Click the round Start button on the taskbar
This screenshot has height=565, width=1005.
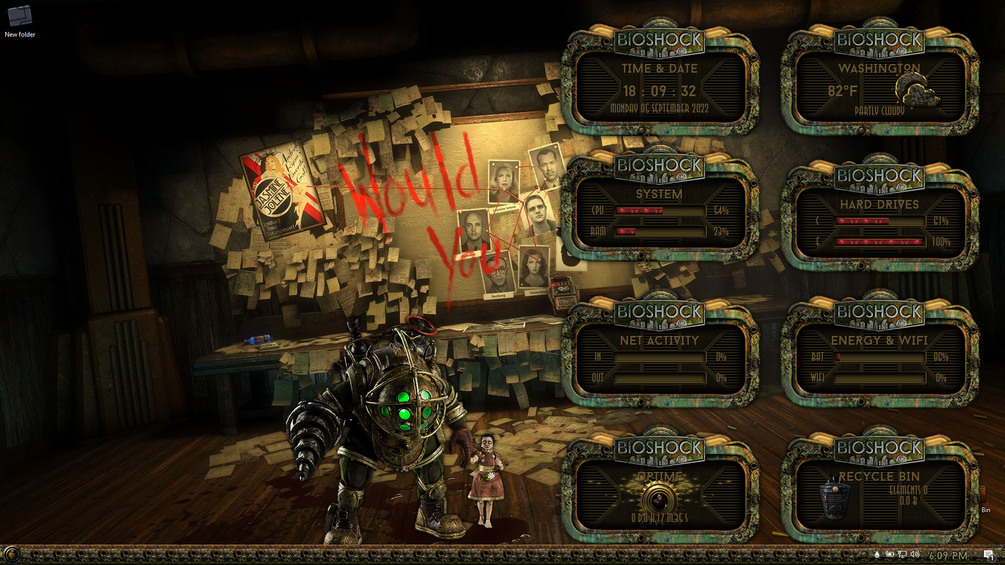(11, 554)
